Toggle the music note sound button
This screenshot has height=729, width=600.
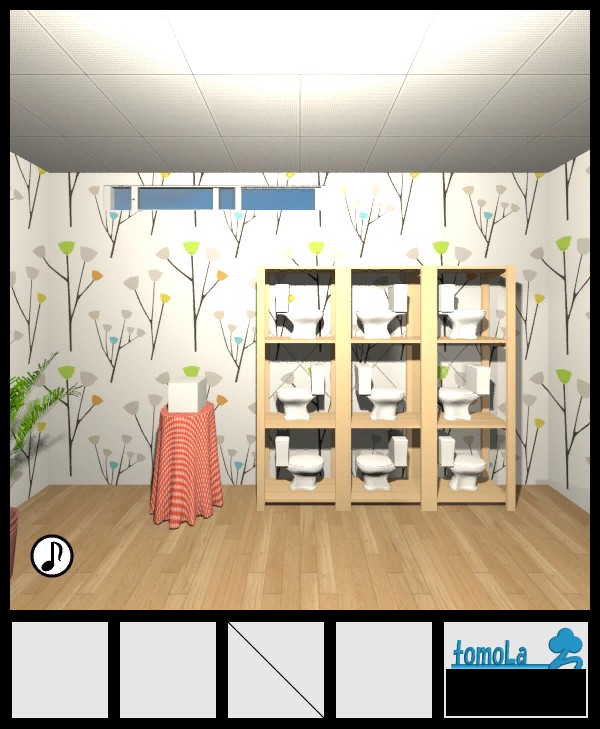coord(52,556)
